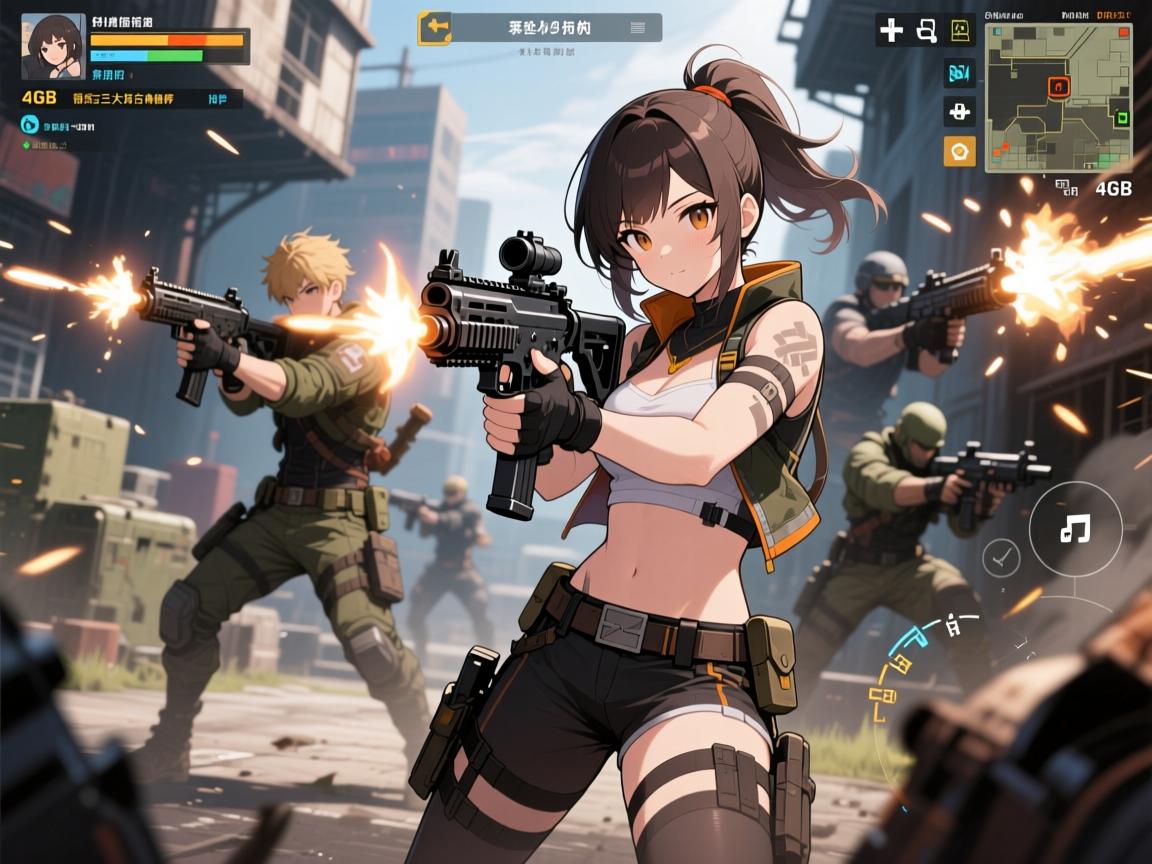Click the white plus icon

(x=890, y=30)
